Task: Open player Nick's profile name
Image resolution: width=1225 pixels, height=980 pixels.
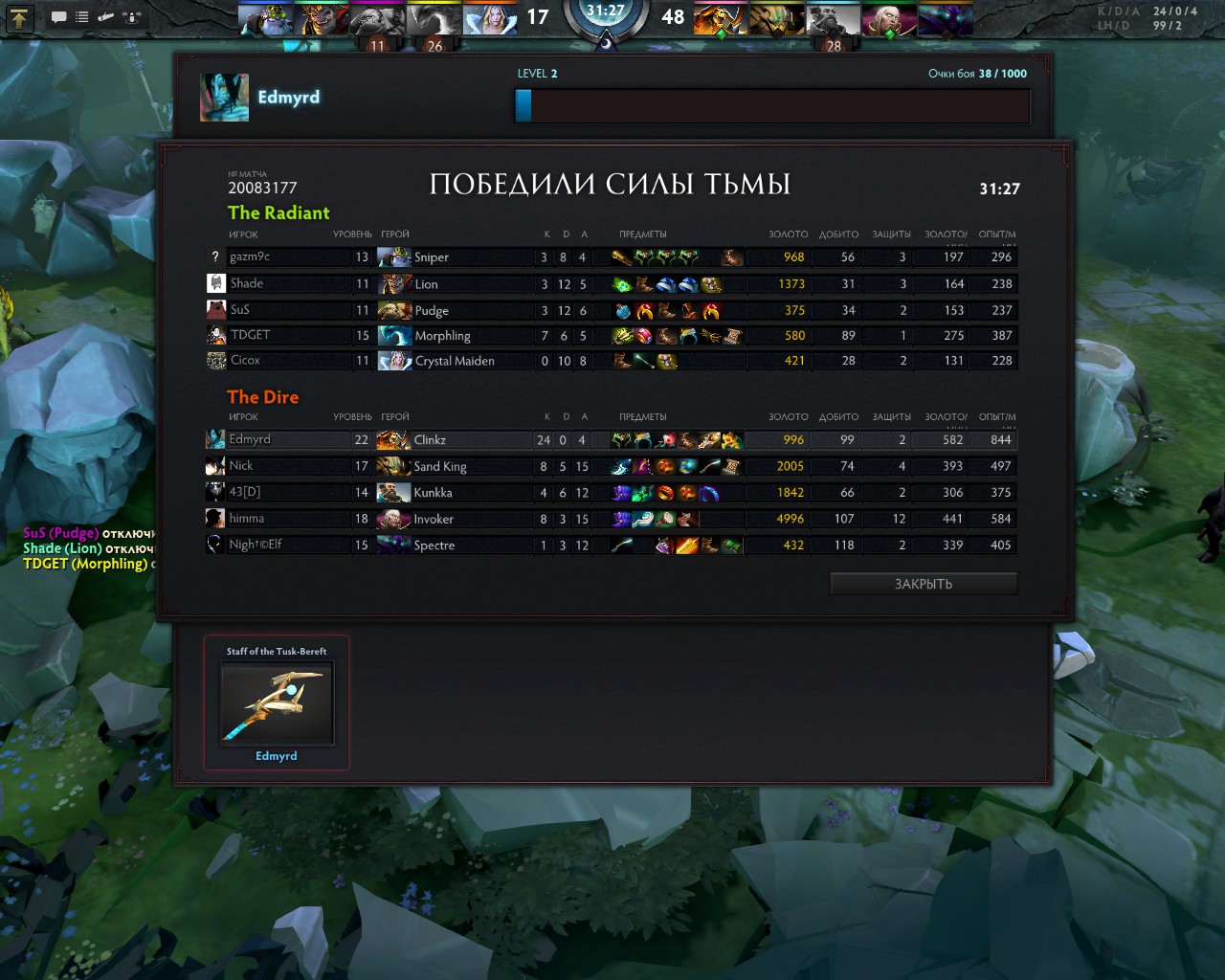Action: pos(241,466)
